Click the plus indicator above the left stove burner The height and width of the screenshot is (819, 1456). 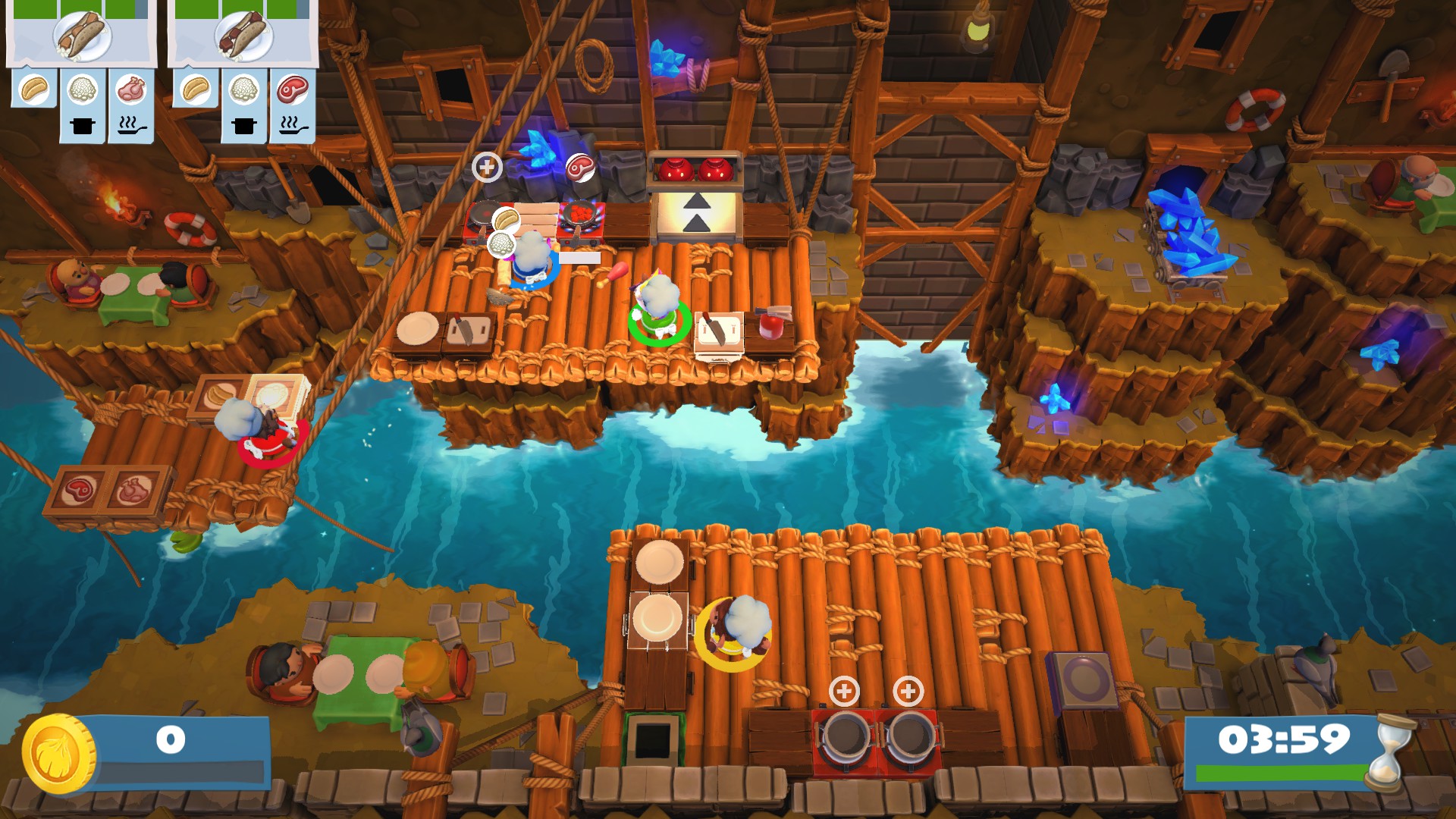[x=846, y=691]
